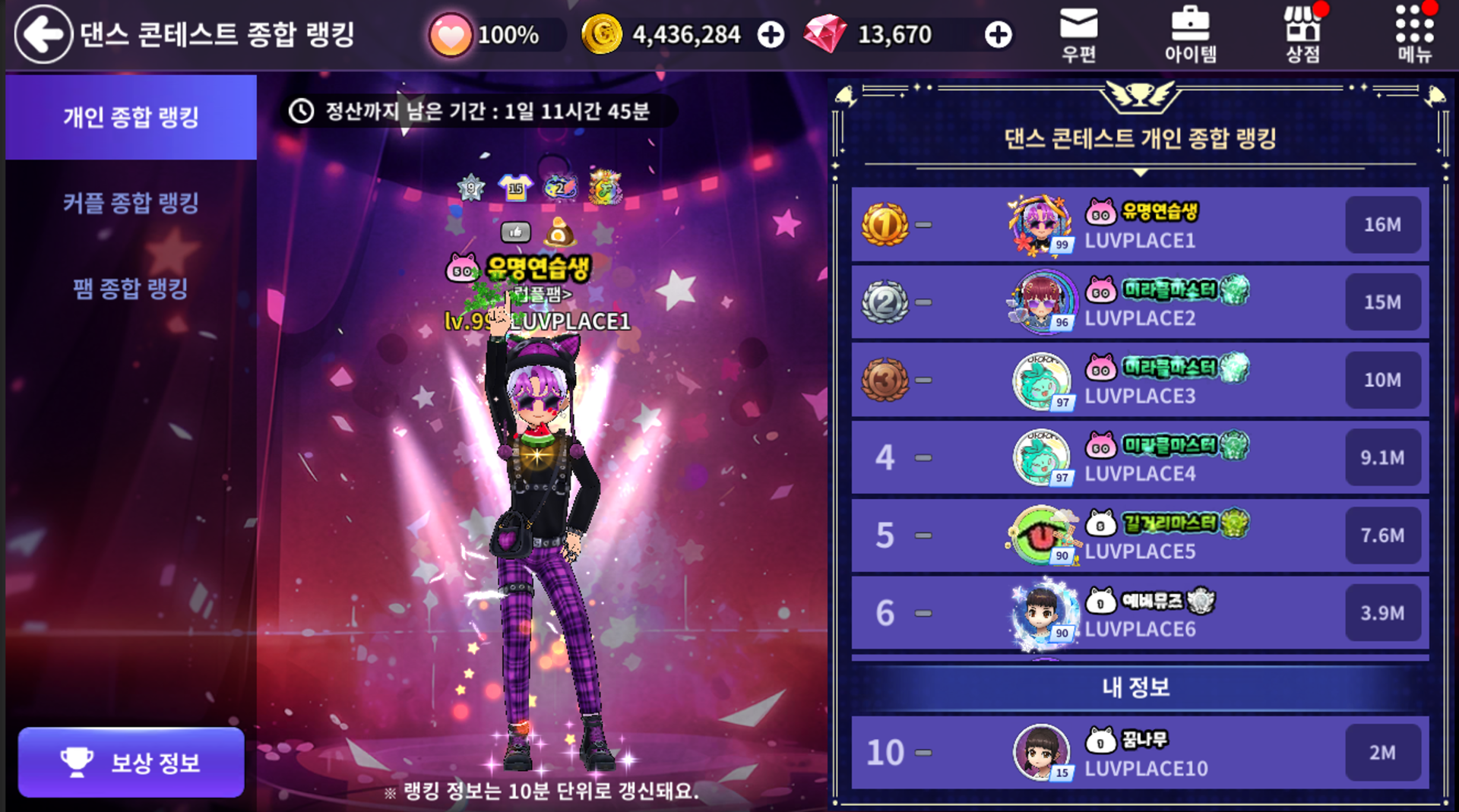This screenshot has width=1459, height=812.
Task: Add more gold coins with plus
Action: pos(771,35)
